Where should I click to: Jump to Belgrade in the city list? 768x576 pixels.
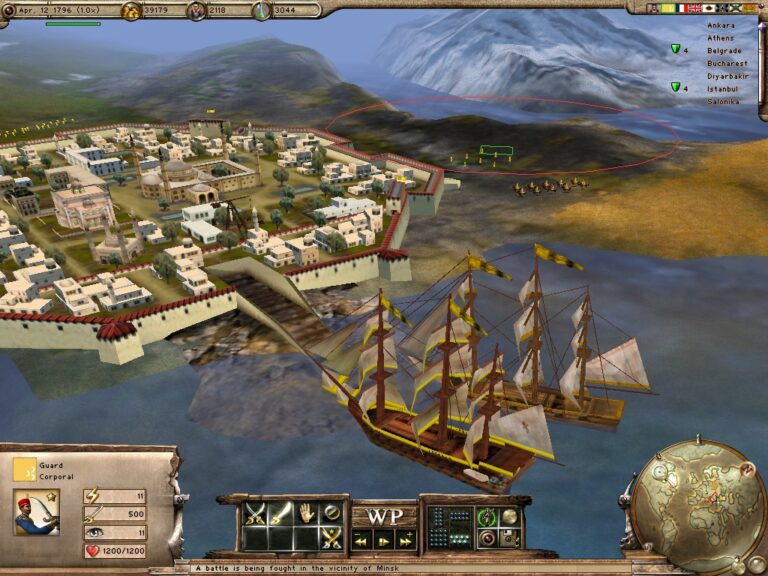click(724, 49)
